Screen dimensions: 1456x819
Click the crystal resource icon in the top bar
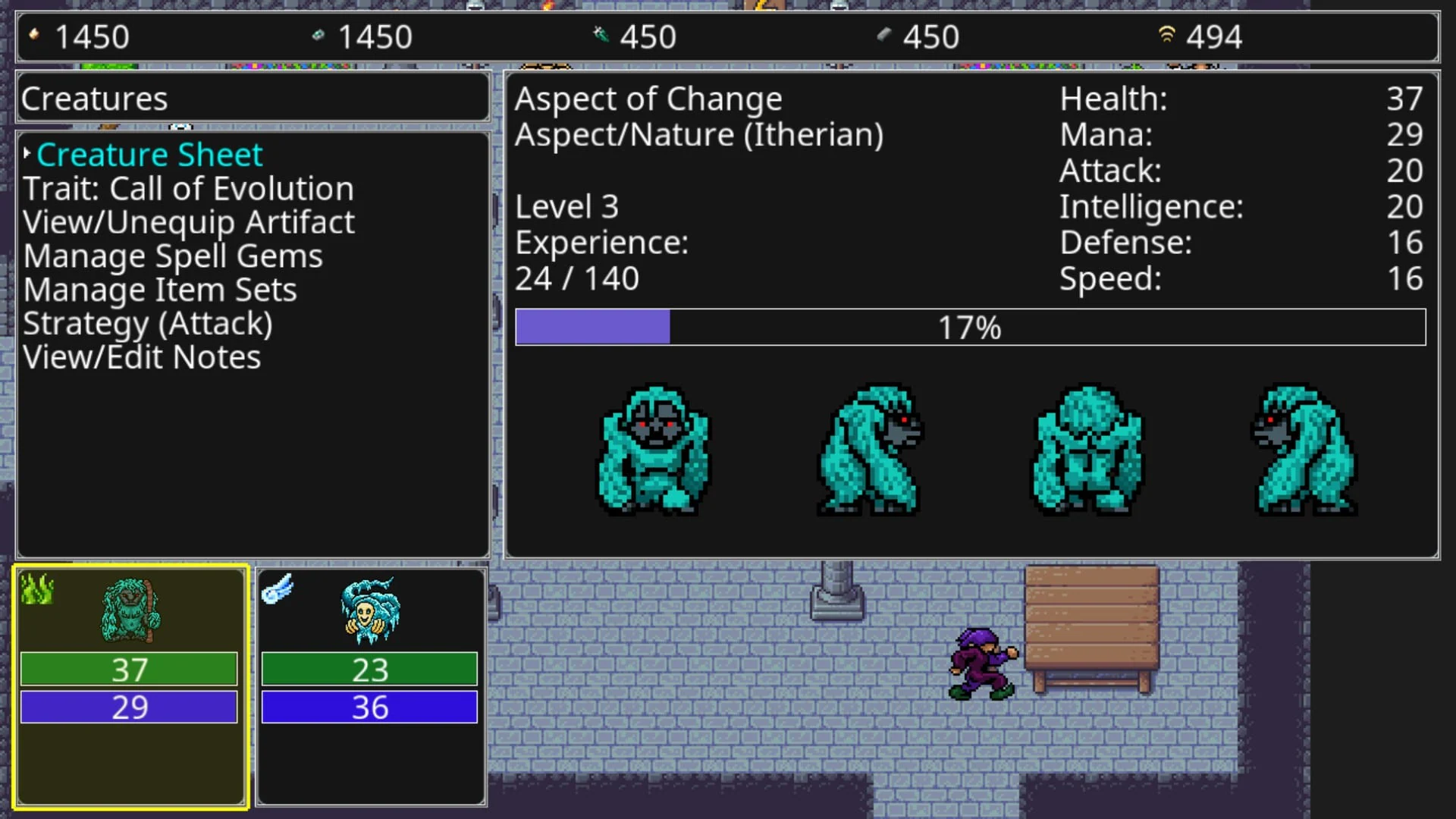tap(319, 35)
